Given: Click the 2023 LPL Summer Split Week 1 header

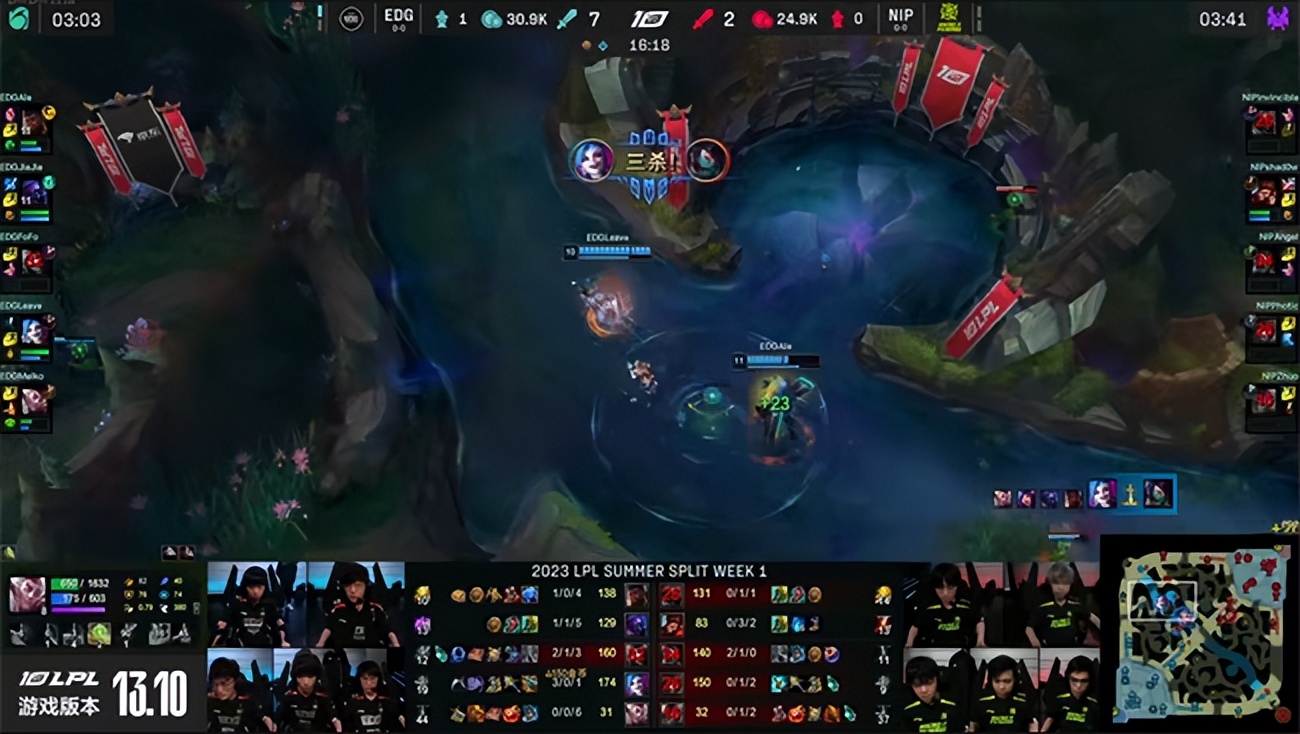Looking at the screenshot, I should point(649,571).
